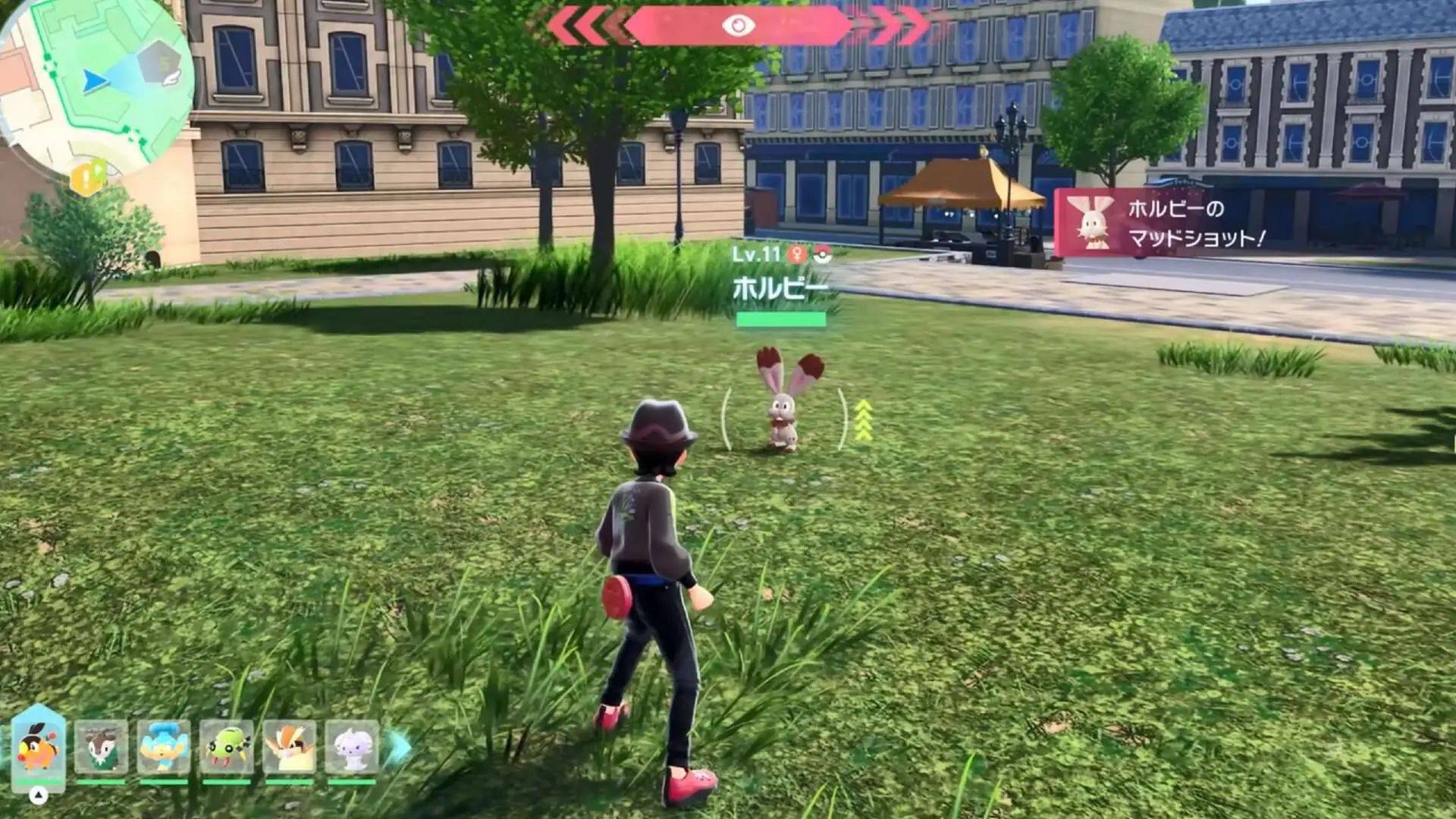Choose the Skiddo party slot
1456x819 pixels.
click(101, 748)
